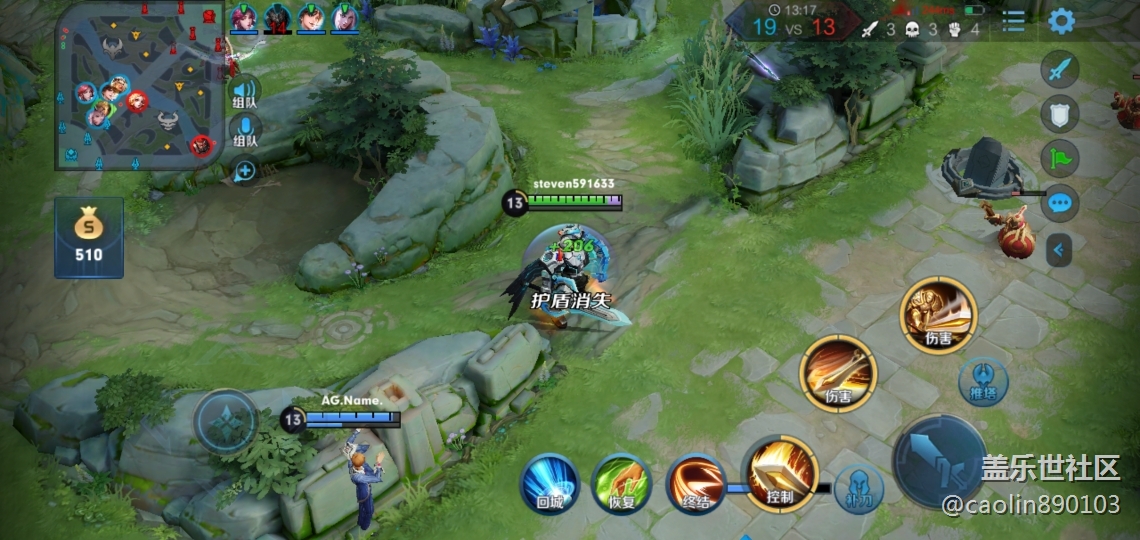The width and height of the screenshot is (1140, 540).
Task: Open the scoreboard list icon
Action: 1014,21
